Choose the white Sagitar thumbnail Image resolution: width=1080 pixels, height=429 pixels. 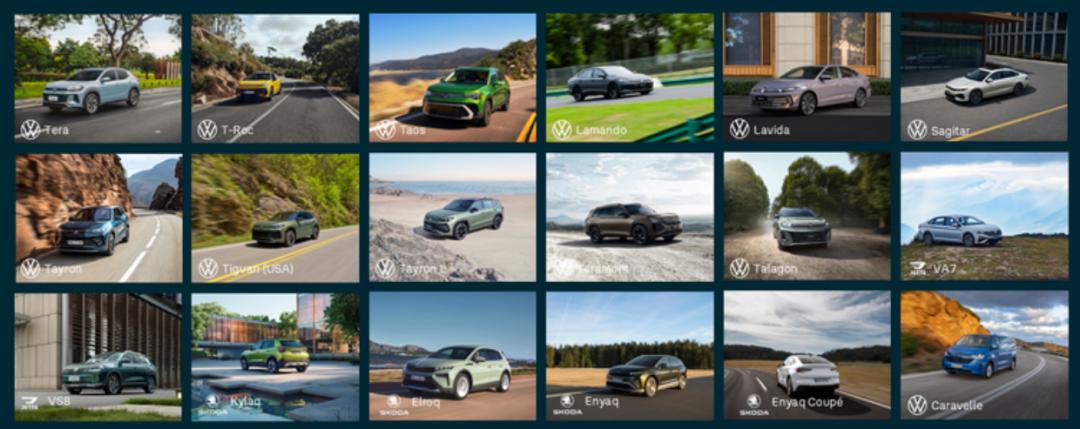pyautogui.click(x=984, y=78)
